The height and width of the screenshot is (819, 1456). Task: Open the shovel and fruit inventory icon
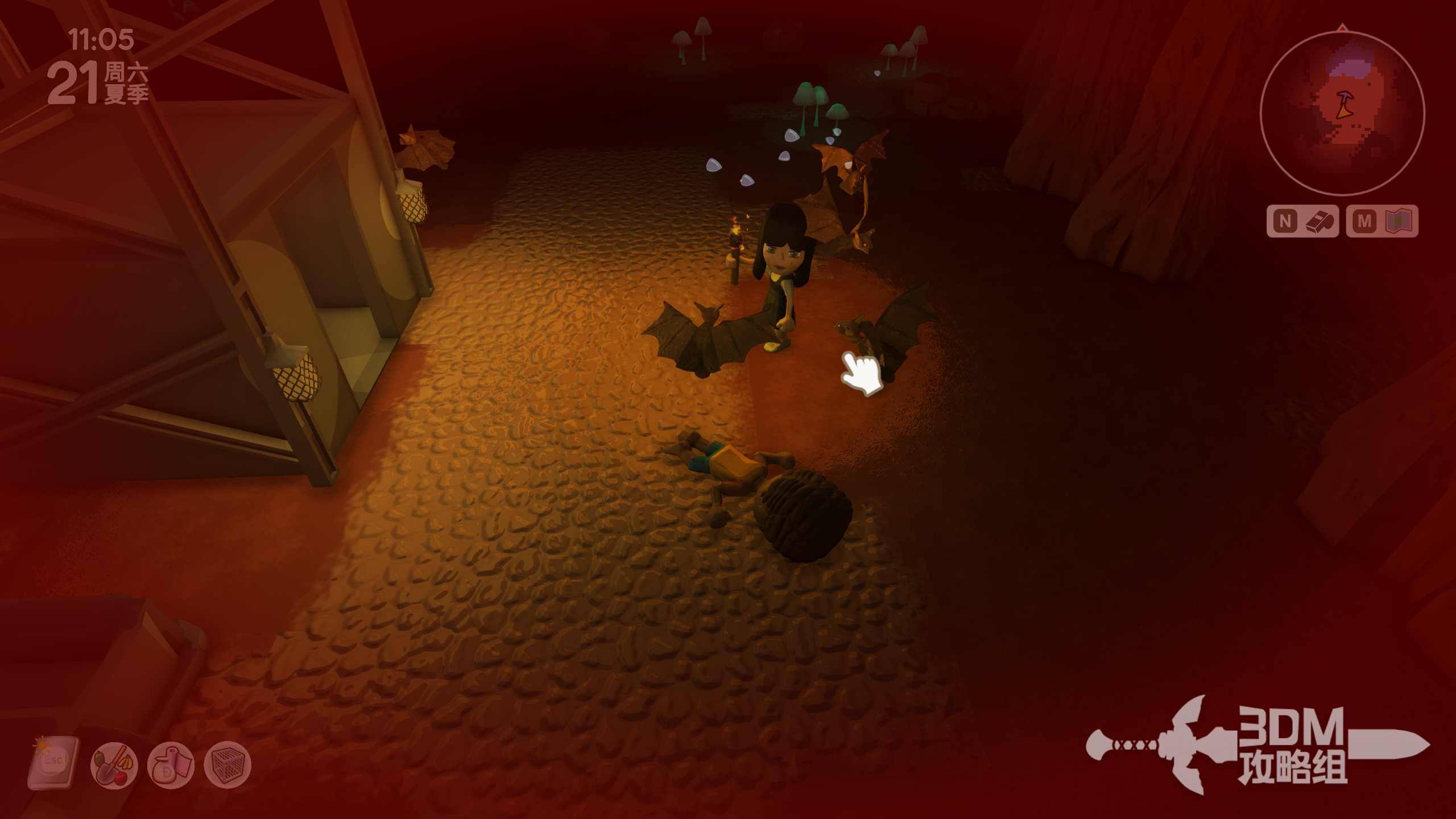tap(114, 766)
